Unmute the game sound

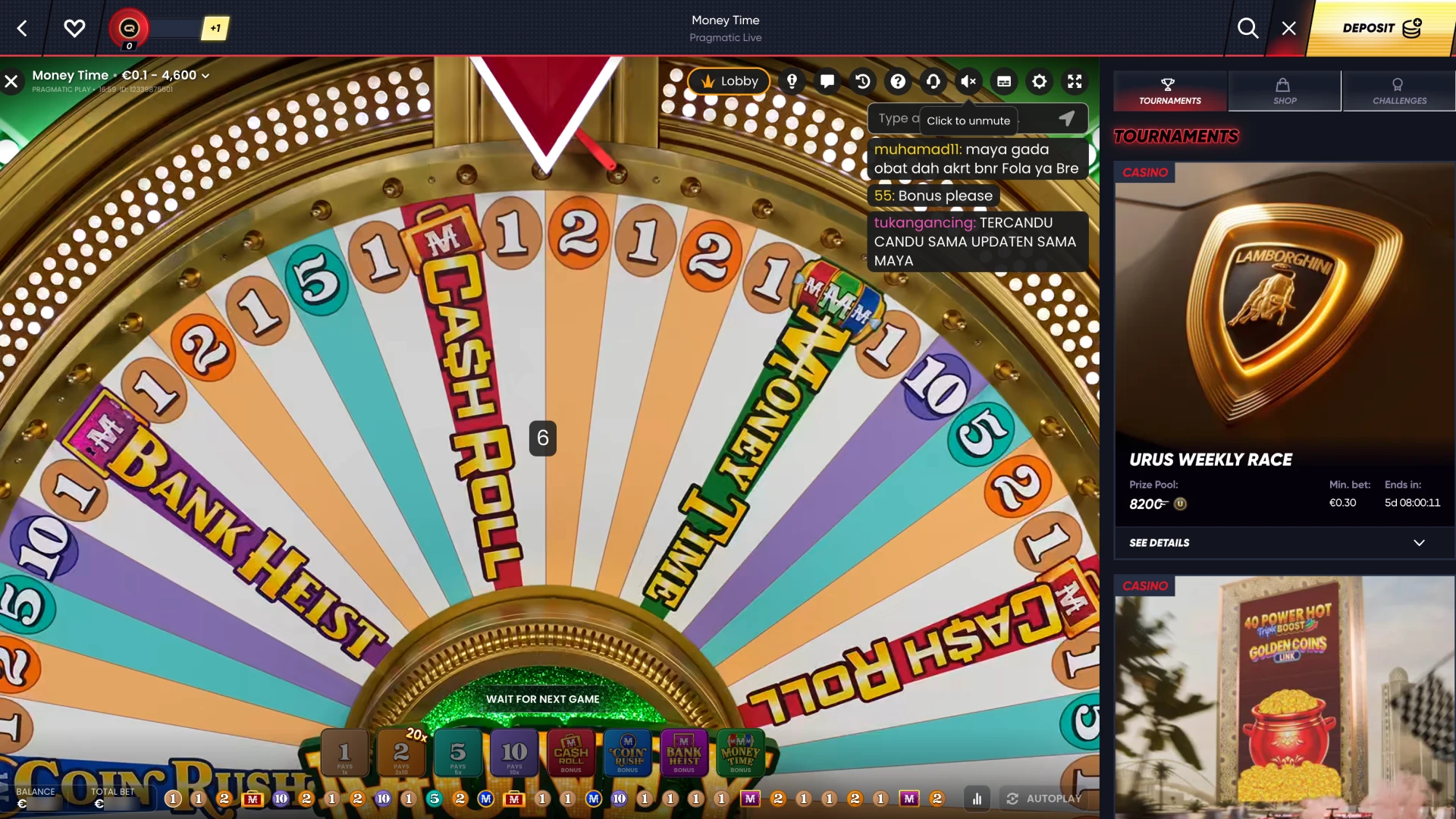968,81
